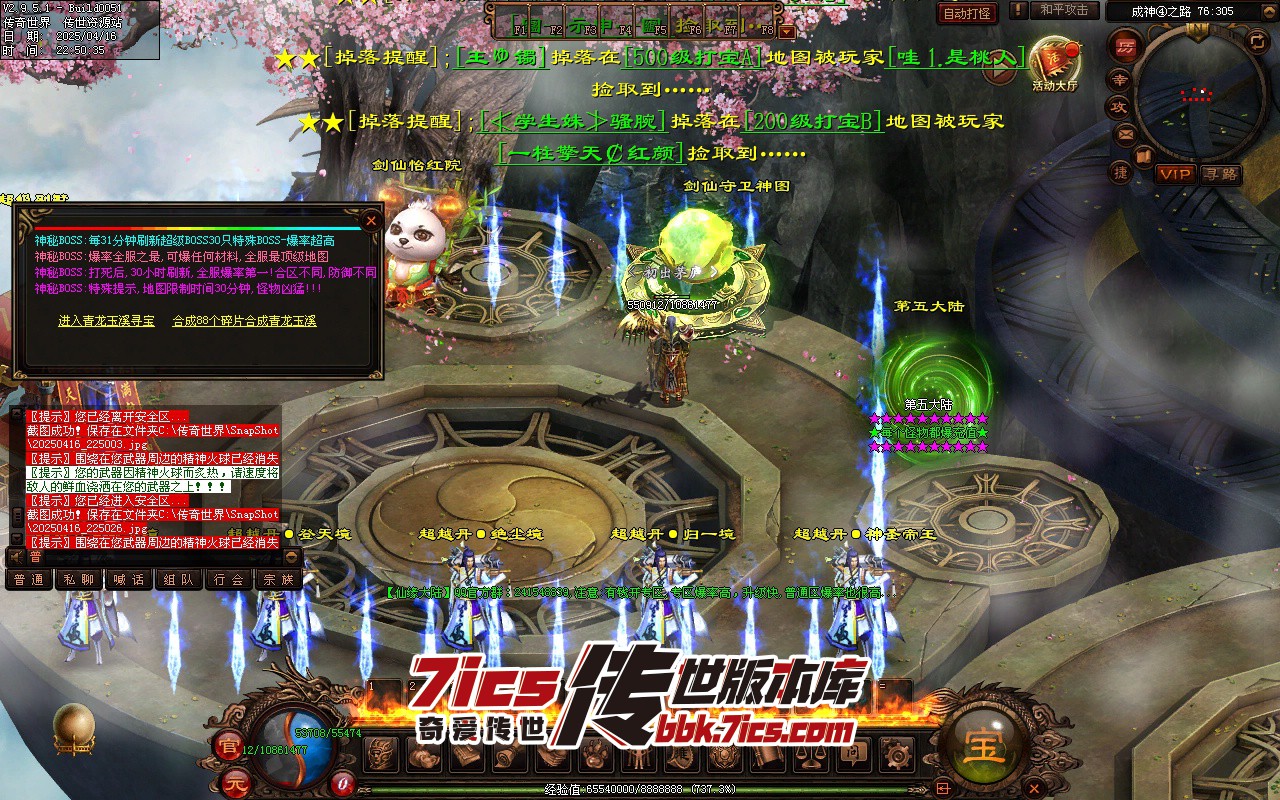
Task: Open the gear settings icon
Action: coord(901,755)
